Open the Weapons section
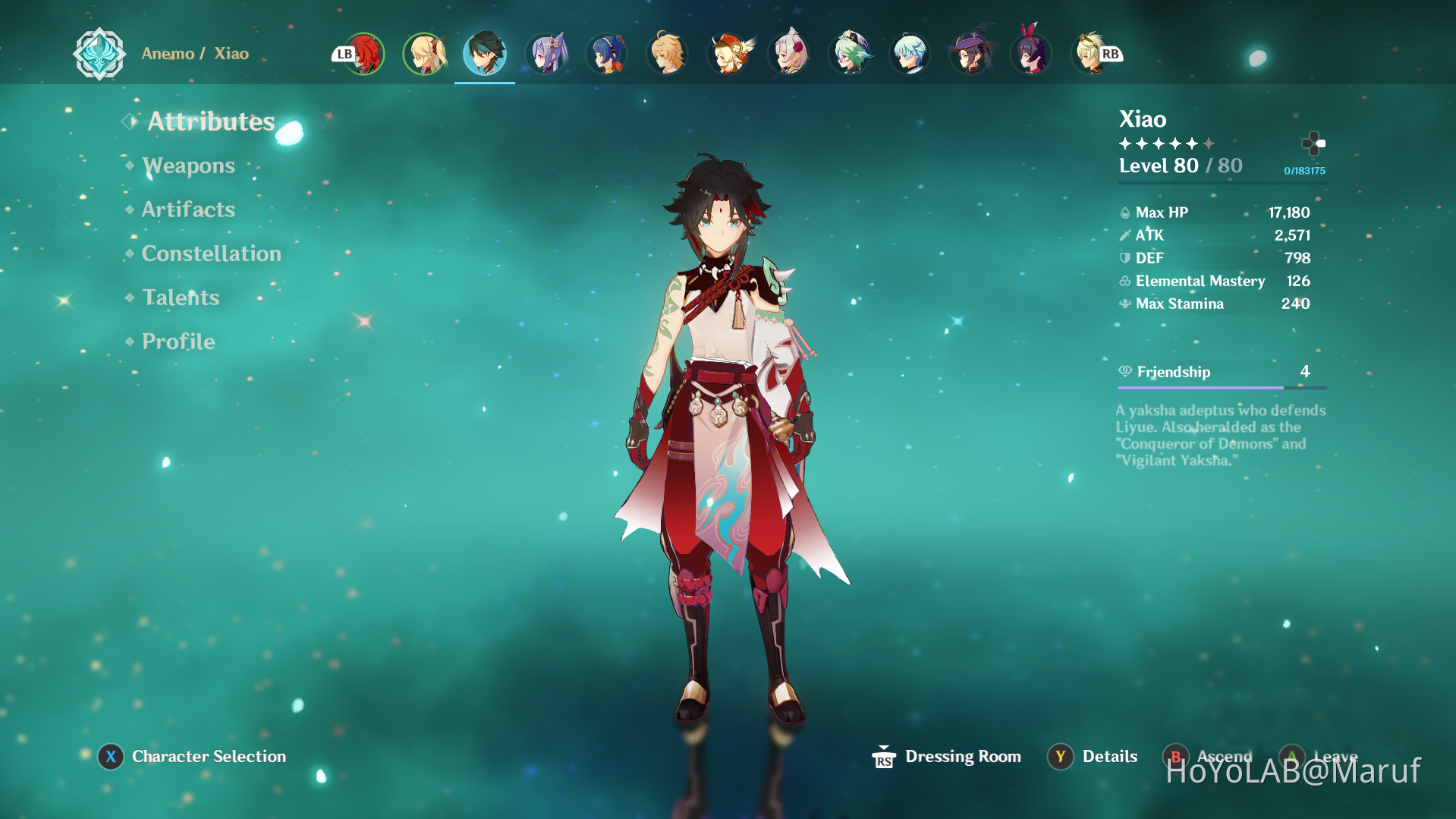The image size is (1456, 819). click(188, 165)
